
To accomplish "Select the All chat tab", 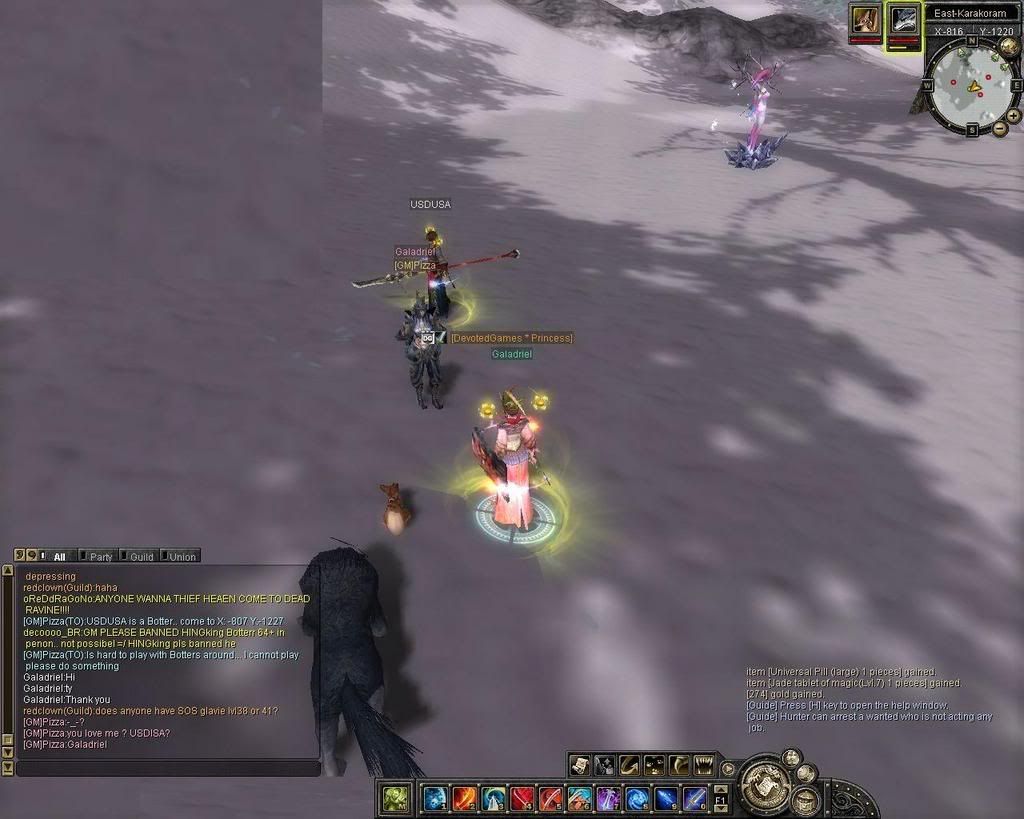I will tap(59, 556).
